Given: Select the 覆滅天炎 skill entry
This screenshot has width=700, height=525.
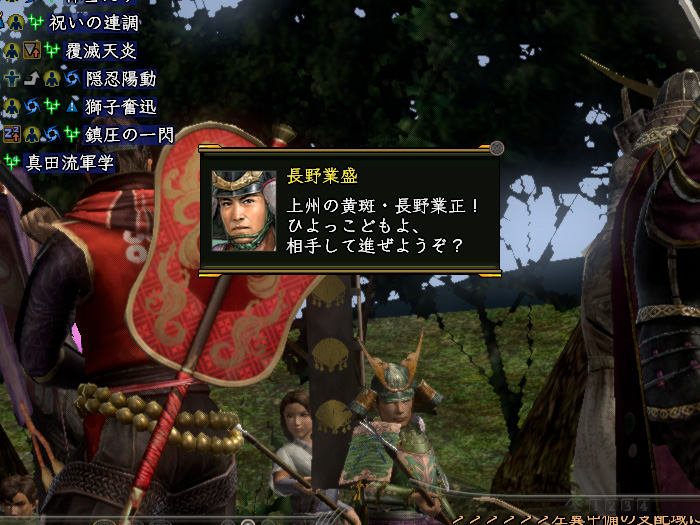Looking at the screenshot, I should [x=102, y=50].
